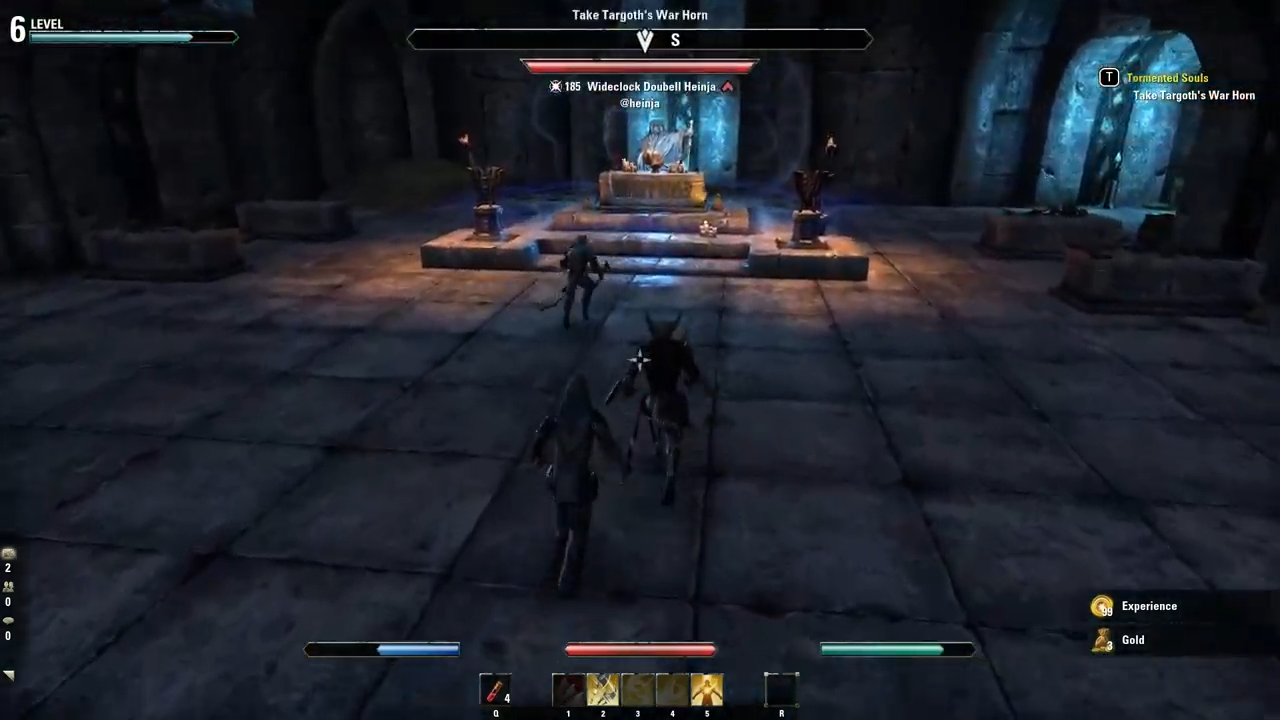Click the Experience reward entry
1280x720 pixels.
click(1149, 606)
